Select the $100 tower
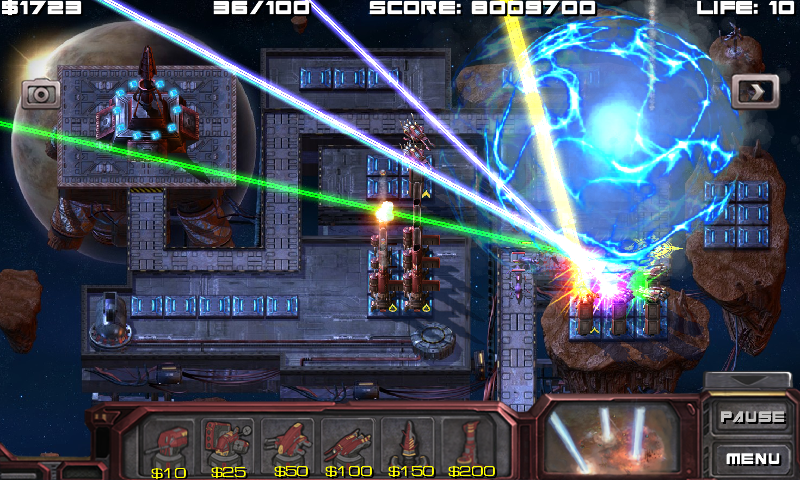 point(350,442)
